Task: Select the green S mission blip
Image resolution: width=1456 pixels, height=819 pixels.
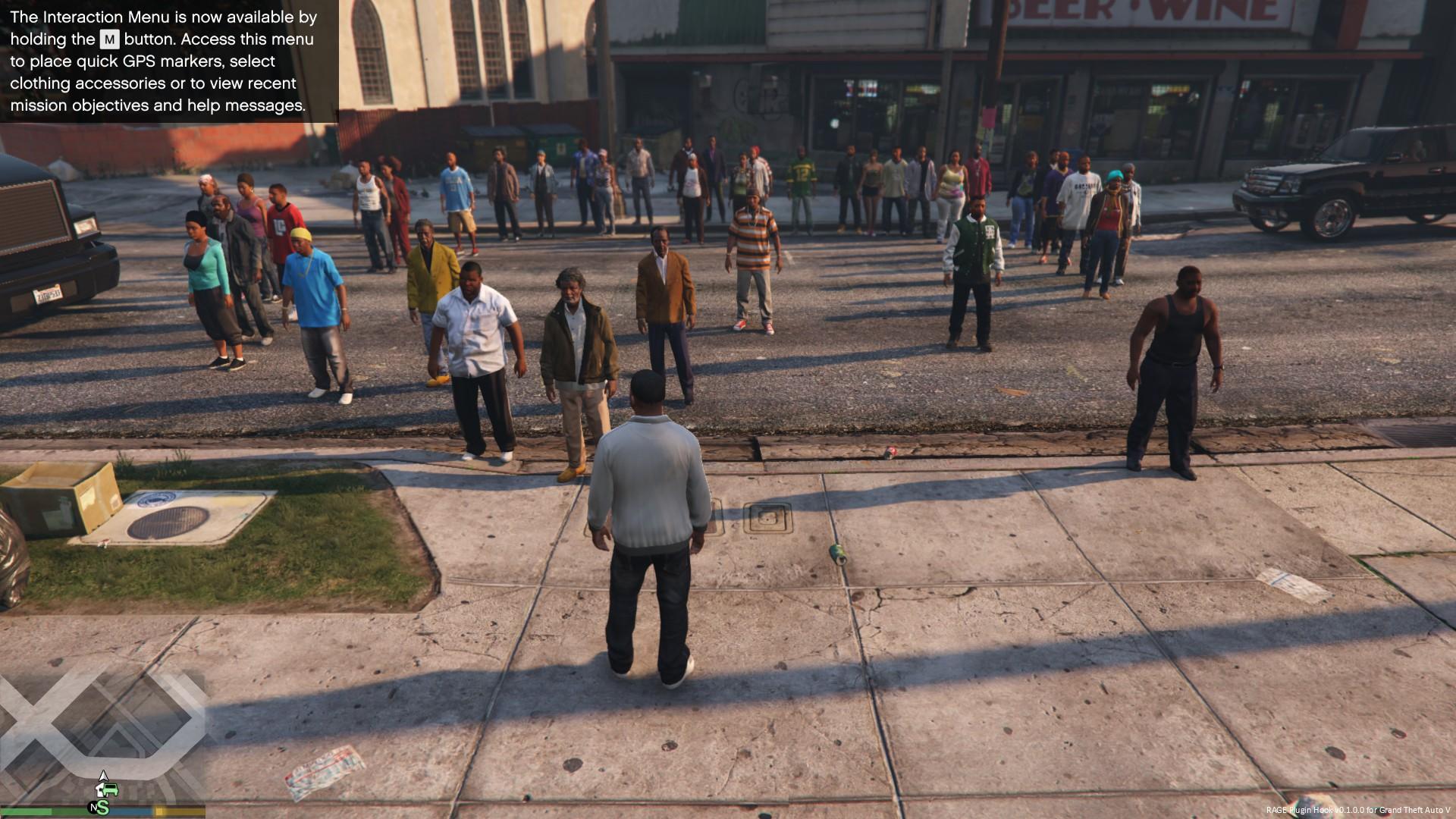Action: (x=103, y=808)
